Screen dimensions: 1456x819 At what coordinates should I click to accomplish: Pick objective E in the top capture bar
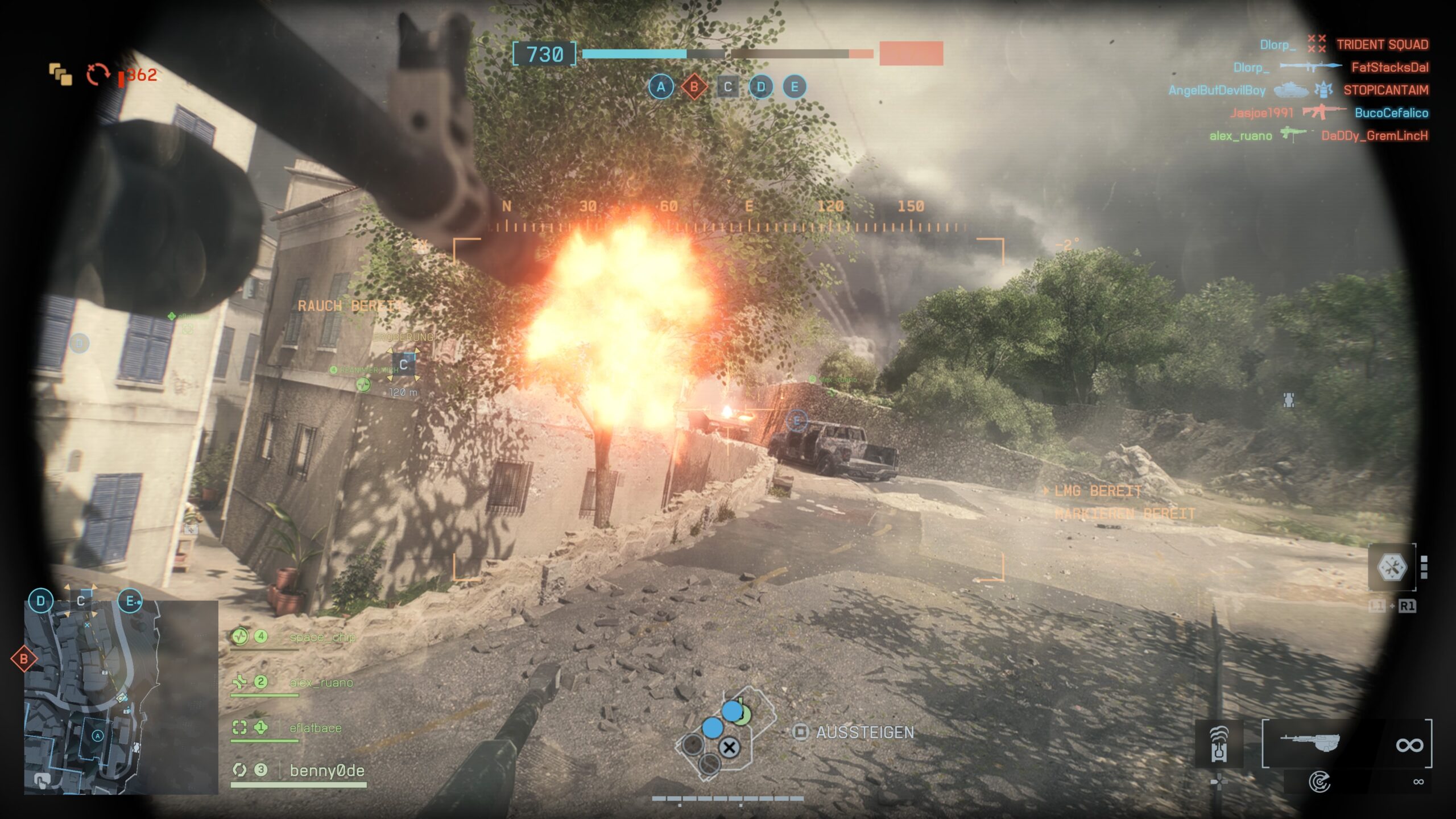pos(795,87)
